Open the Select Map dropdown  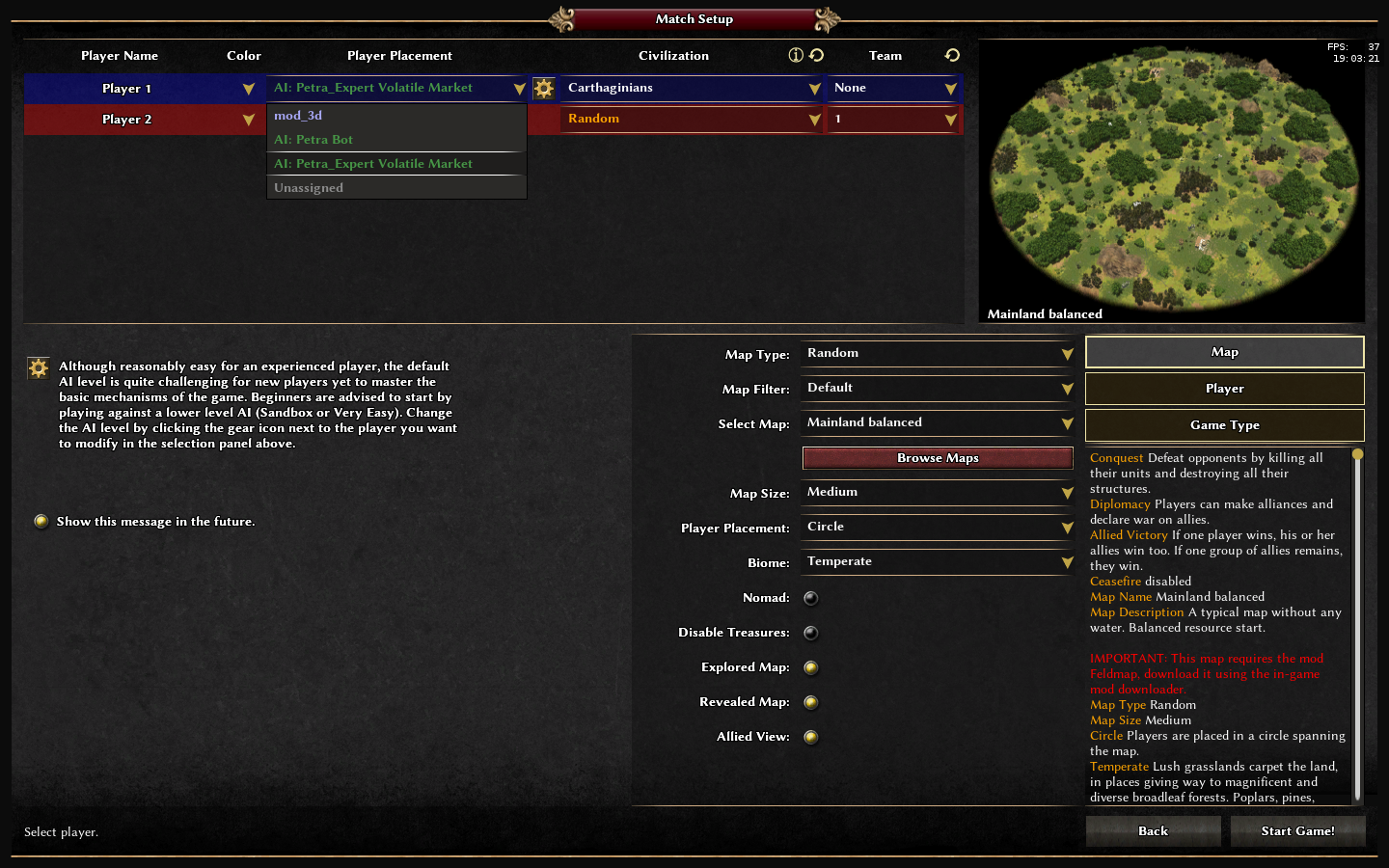click(938, 423)
